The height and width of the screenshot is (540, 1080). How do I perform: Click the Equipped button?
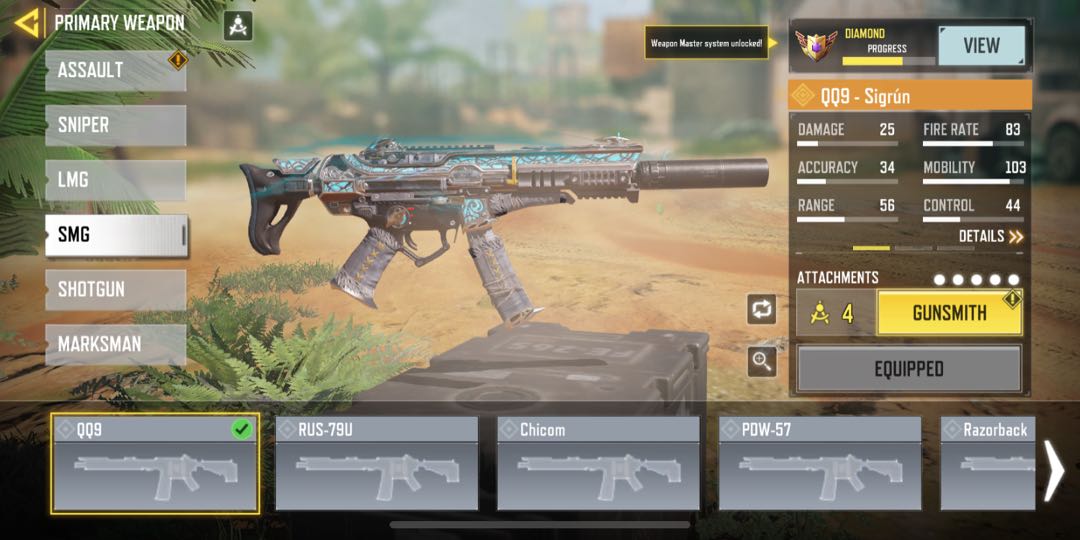click(908, 369)
